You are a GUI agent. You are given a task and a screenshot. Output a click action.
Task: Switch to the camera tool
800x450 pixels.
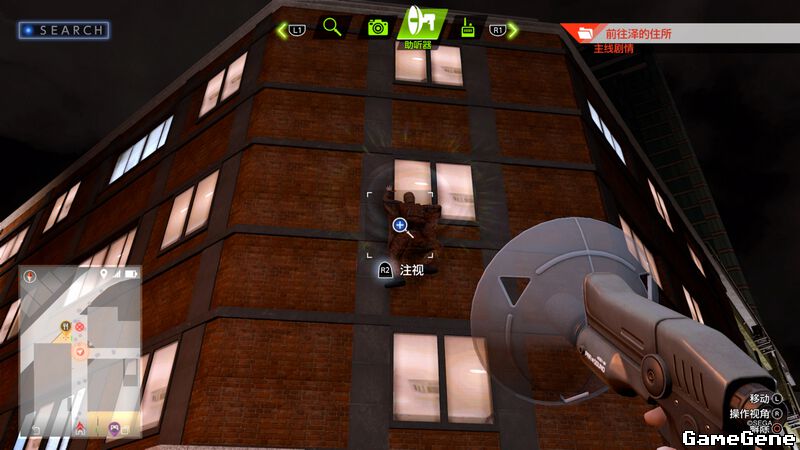coord(377,27)
